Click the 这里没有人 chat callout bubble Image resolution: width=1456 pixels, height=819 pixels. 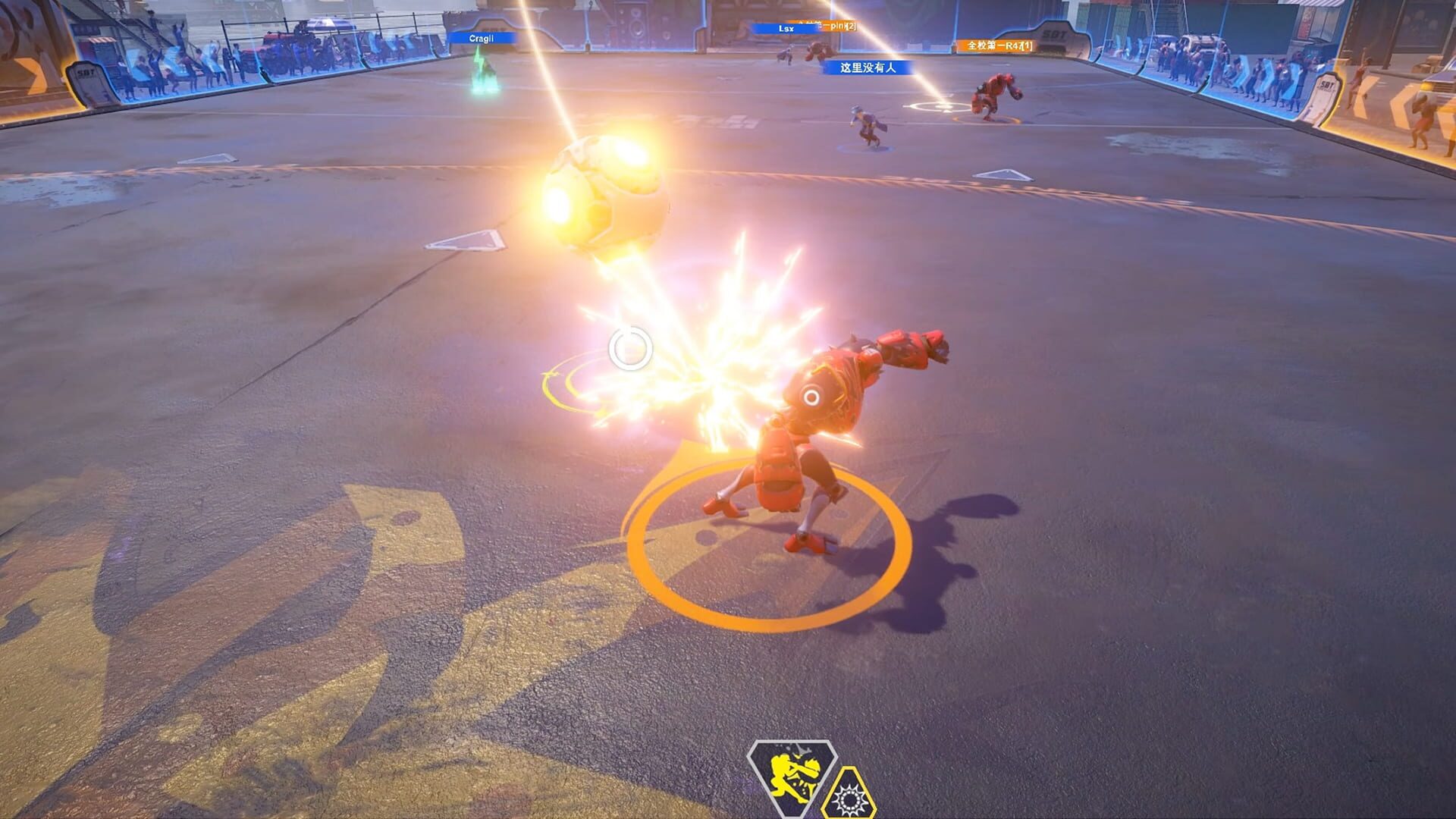(872, 70)
